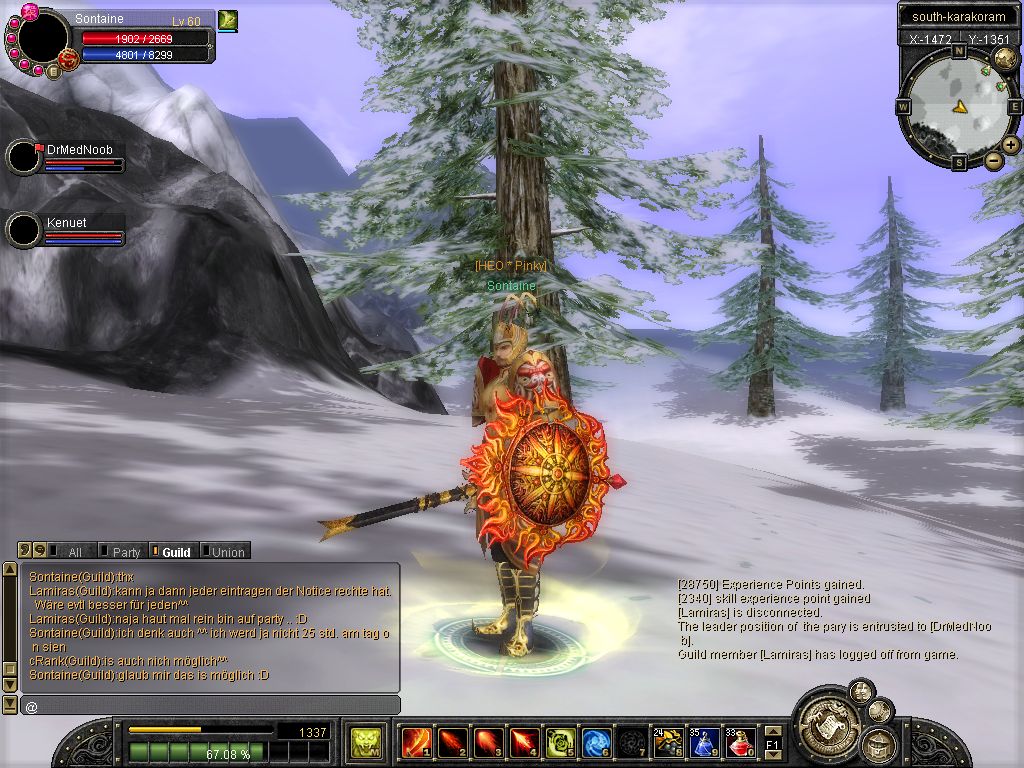
Task: Click the green active buff icon
Action: (x=227, y=19)
